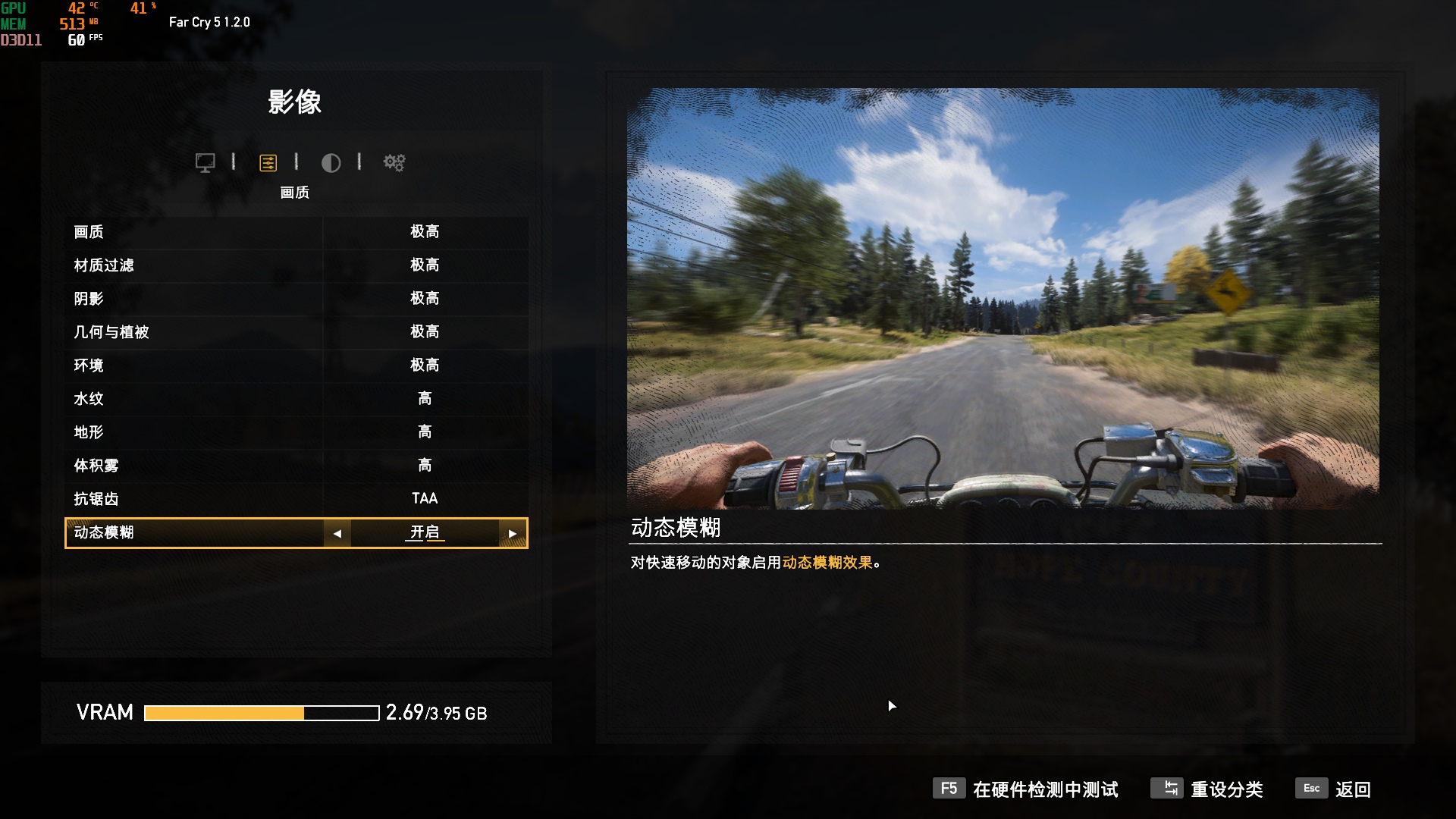Select the 抗锯齿 setting showing TAA
This screenshot has width=1456, height=819.
tap(296, 499)
